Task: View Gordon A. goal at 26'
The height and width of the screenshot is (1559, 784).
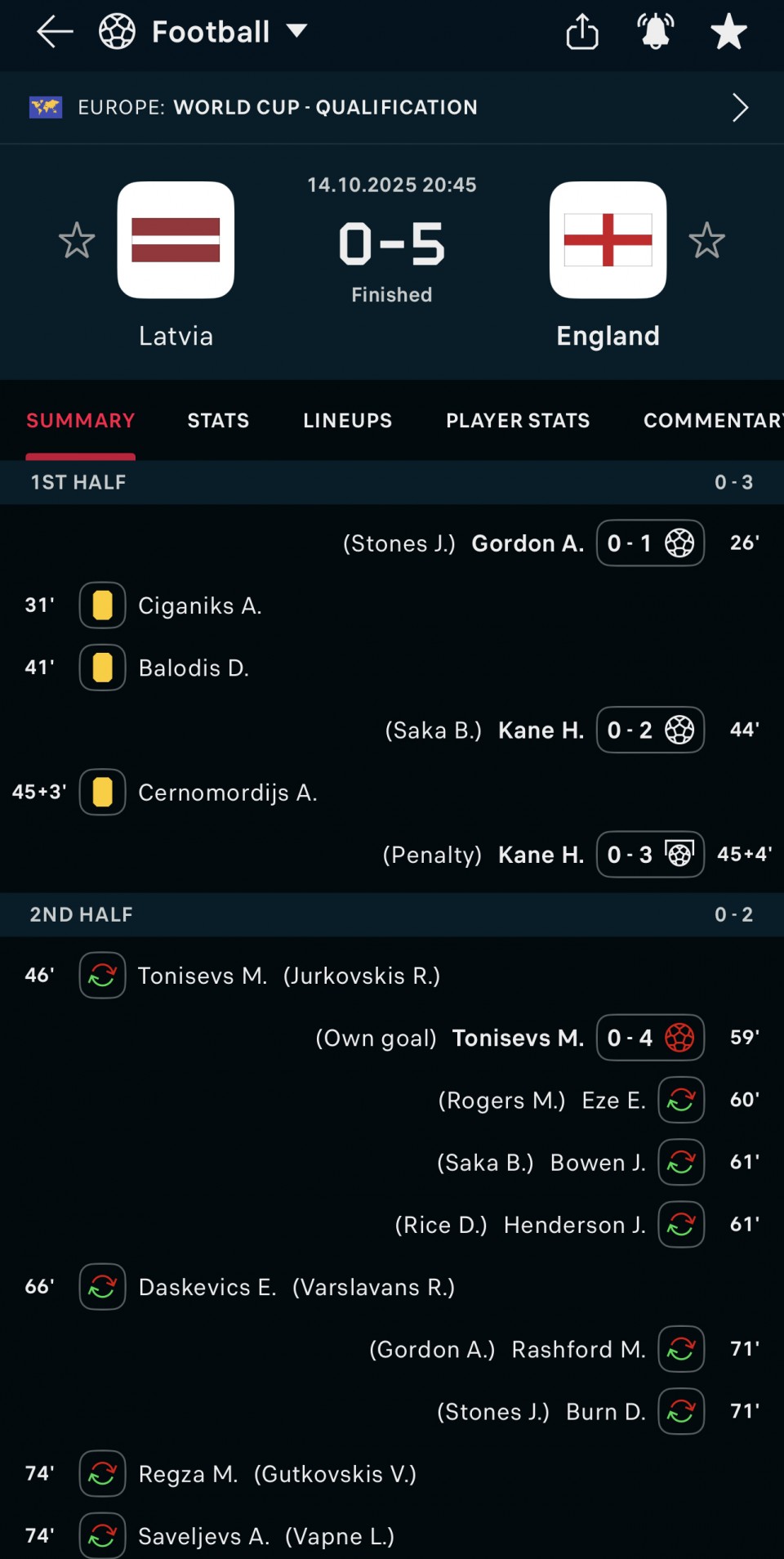Action: 528,543
